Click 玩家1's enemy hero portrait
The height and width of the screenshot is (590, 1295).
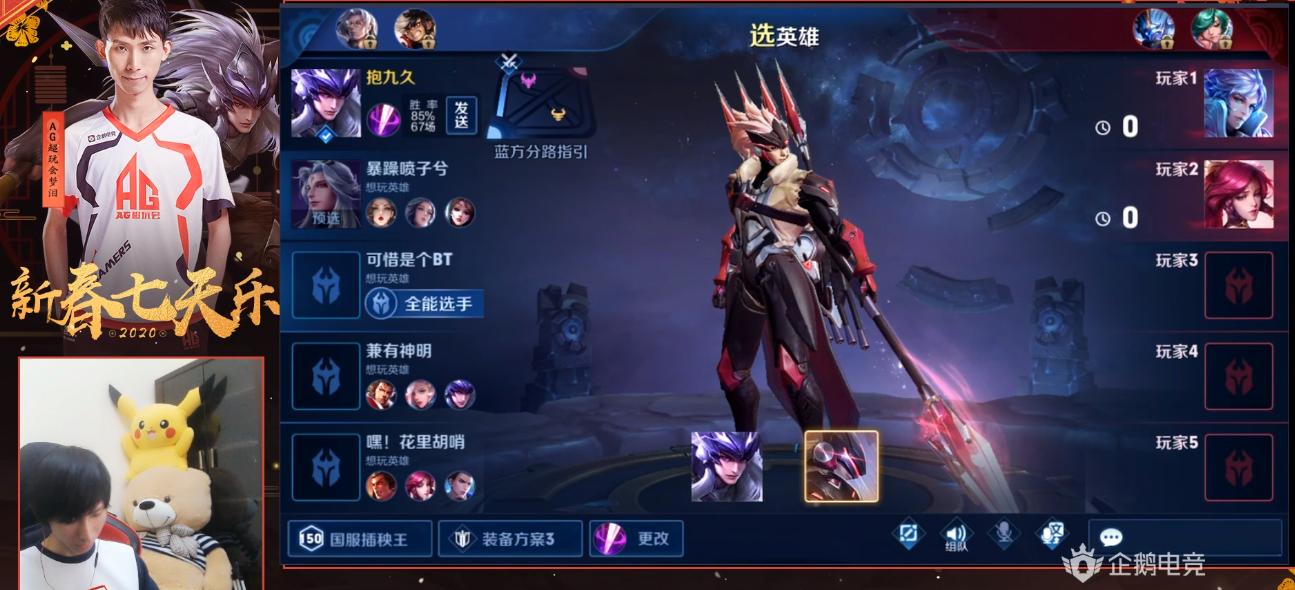pos(1238,103)
